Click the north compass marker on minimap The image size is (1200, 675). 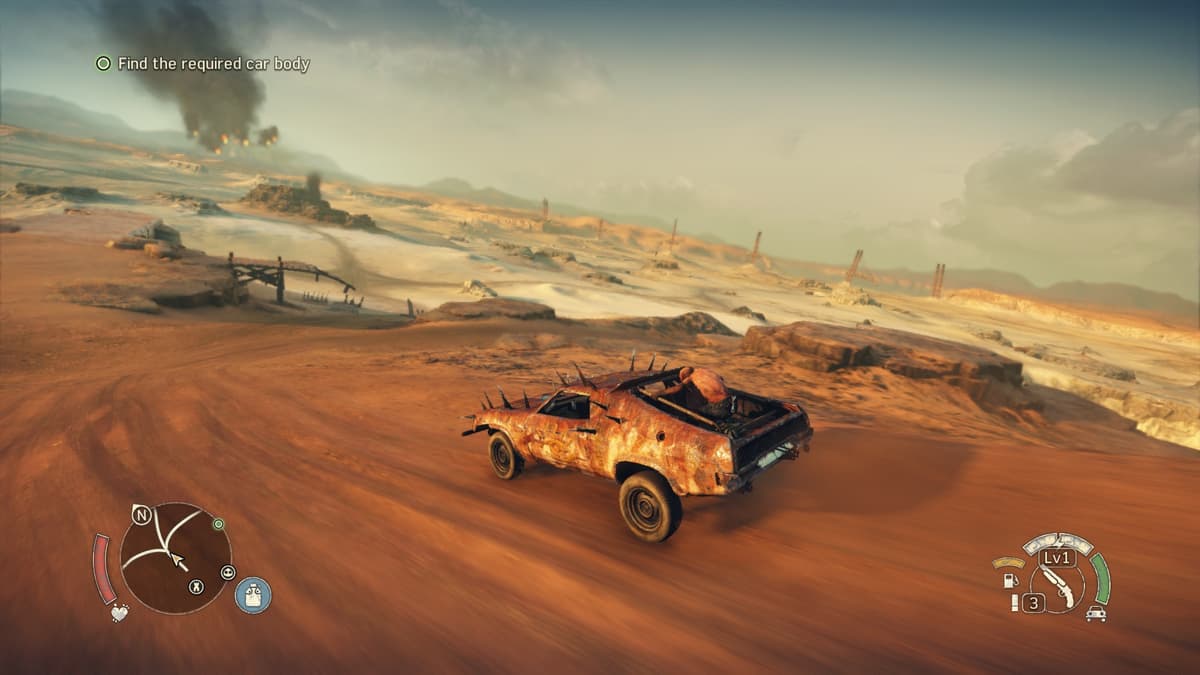click(142, 516)
